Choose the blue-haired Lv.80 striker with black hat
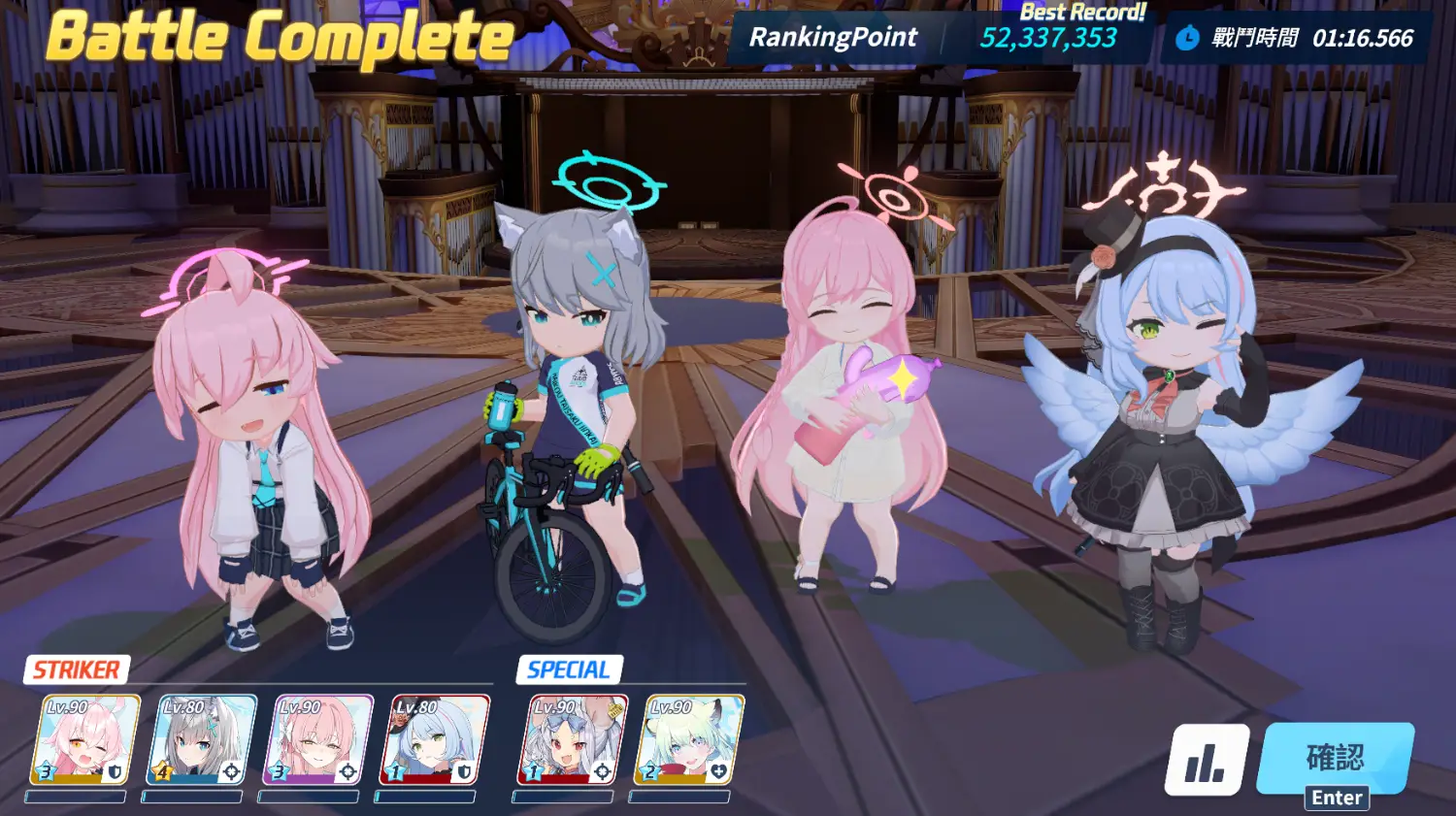 pyautogui.click(x=435, y=739)
